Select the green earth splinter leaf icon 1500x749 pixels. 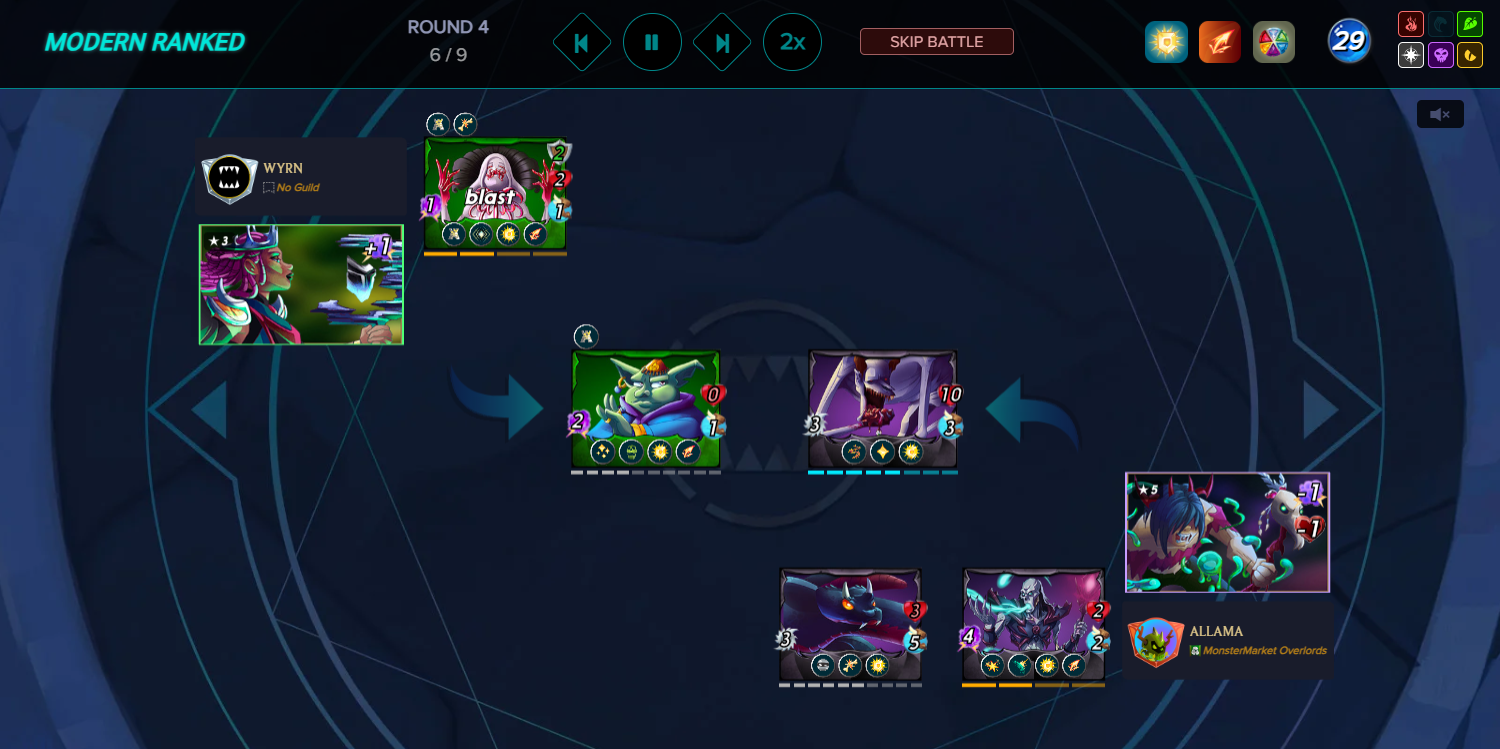click(1470, 23)
